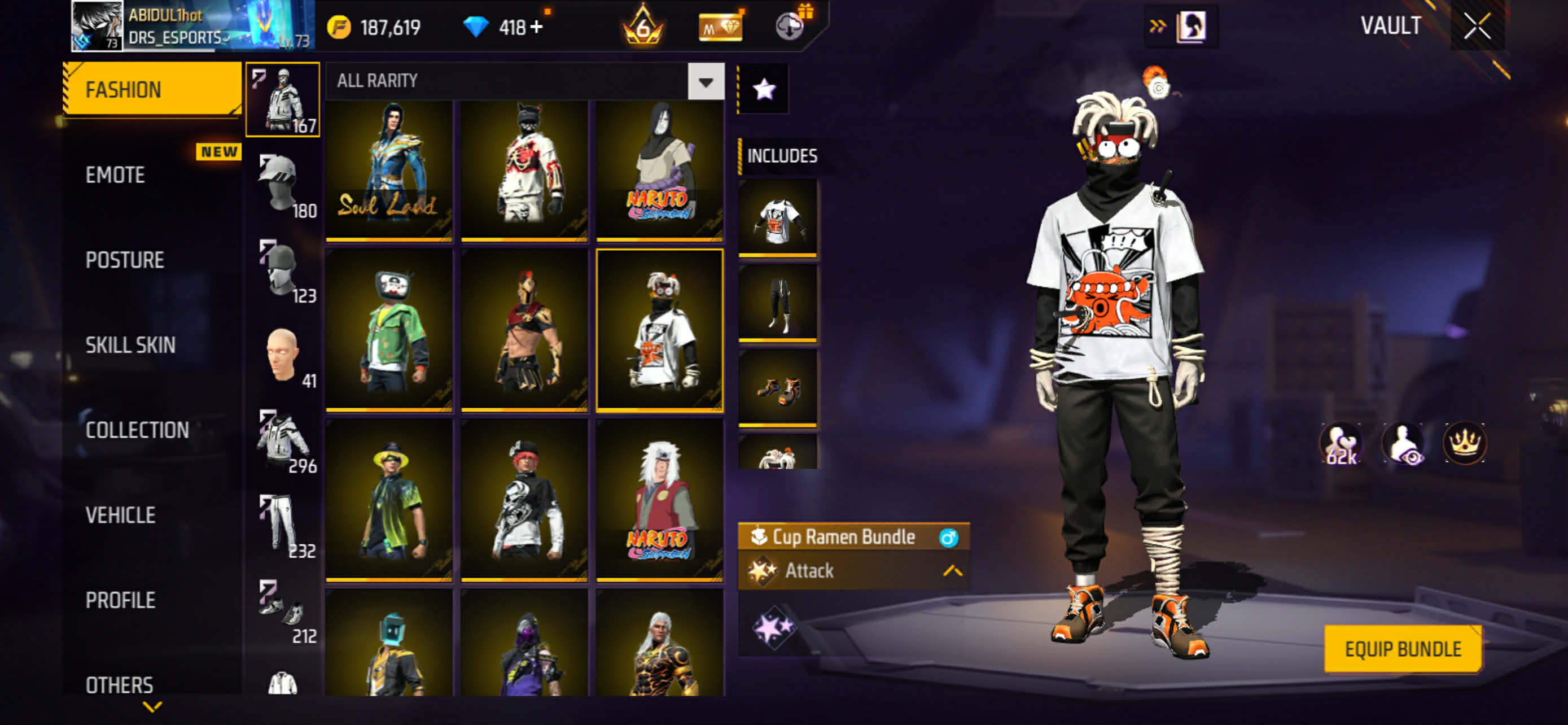Click the crown icon beside the character
The height and width of the screenshot is (725, 1568).
pos(1465,443)
